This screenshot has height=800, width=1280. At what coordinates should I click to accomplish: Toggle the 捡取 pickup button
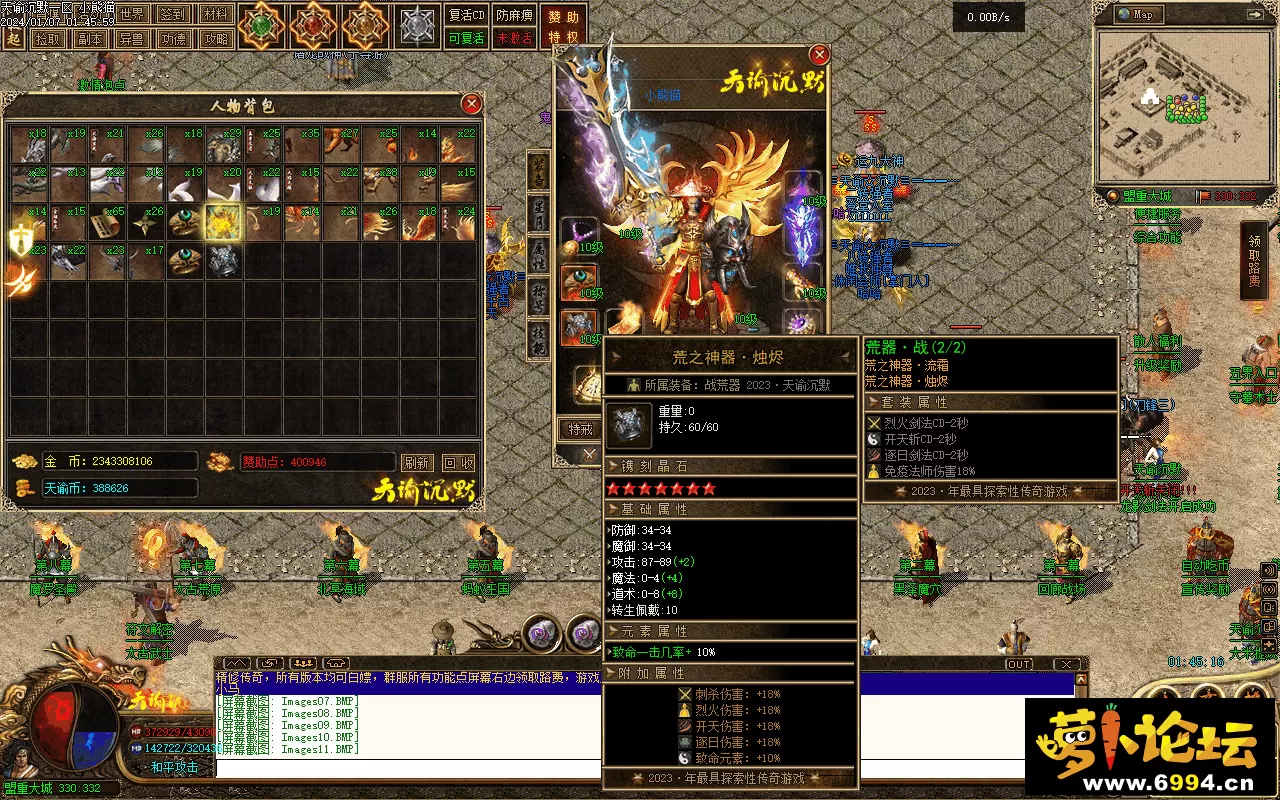point(48,39)
